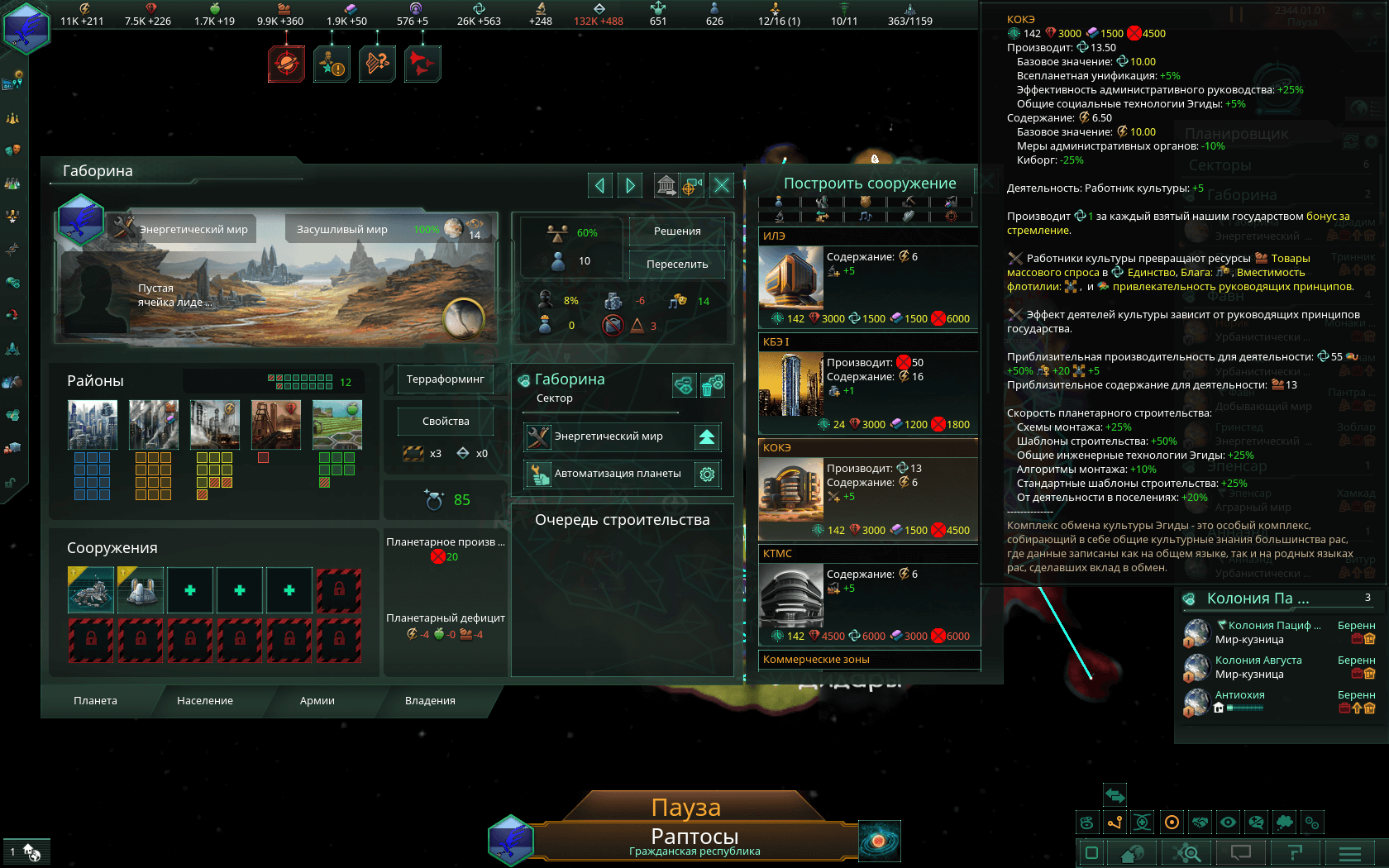
Task: Open planet Свойства features button
Action: tap(445, 422)
